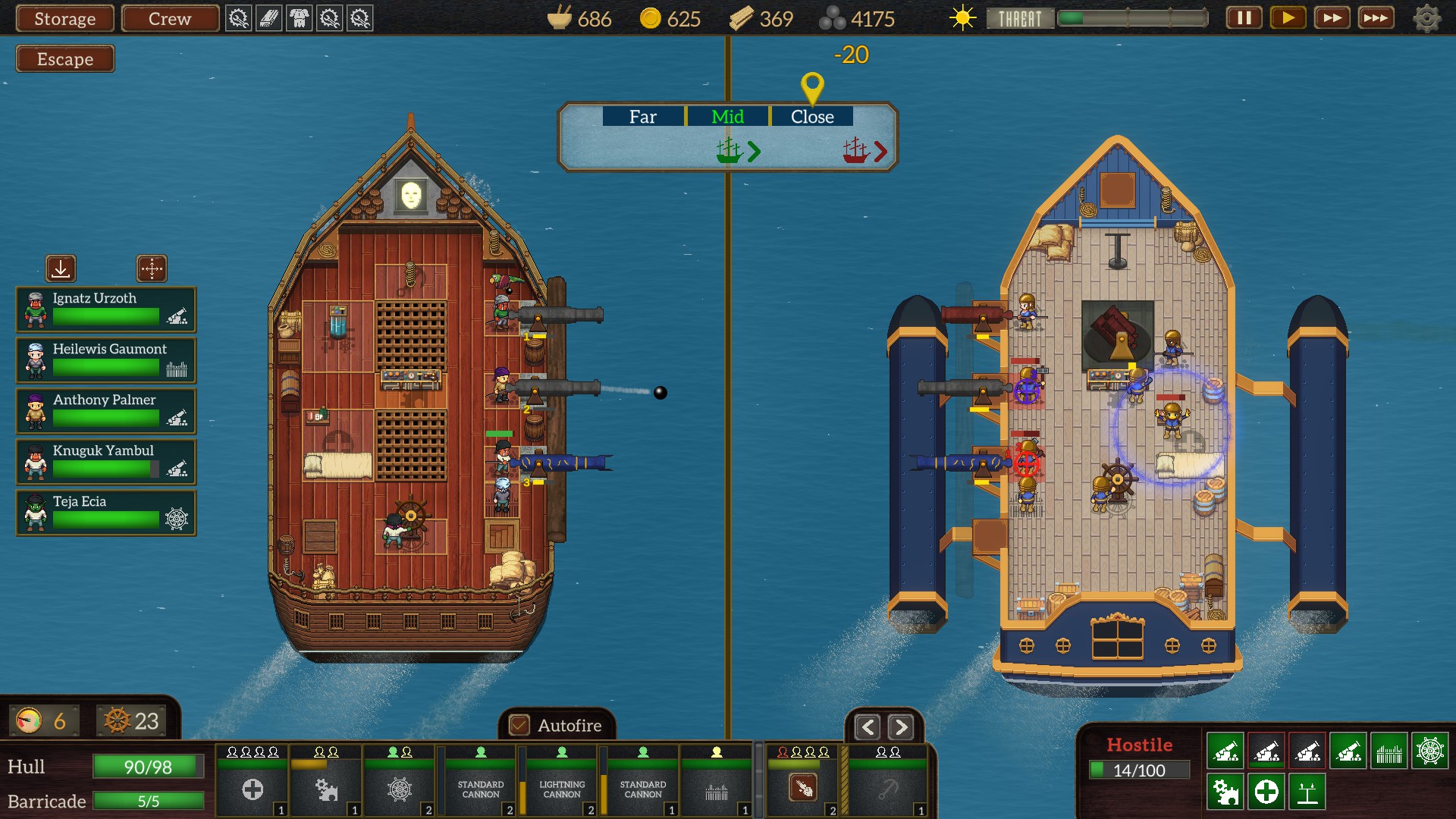This screenshot has width=1456, height=819.
Task: Select crew member Ignatz Urzoth
Action: [106, 309]
